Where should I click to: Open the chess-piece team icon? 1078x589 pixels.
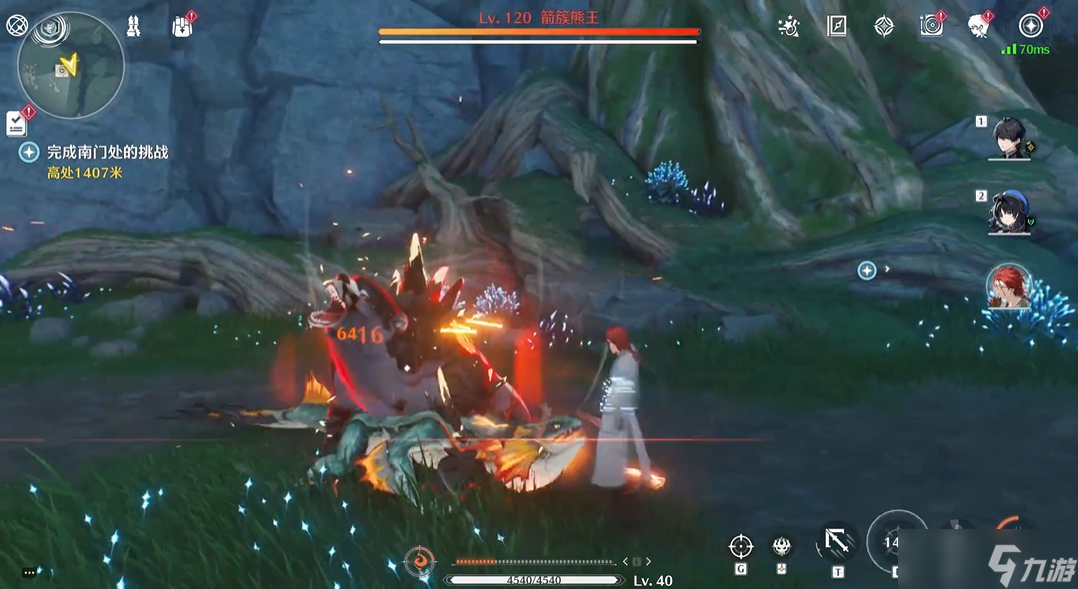pyautogui.click(x=133, y=27)
